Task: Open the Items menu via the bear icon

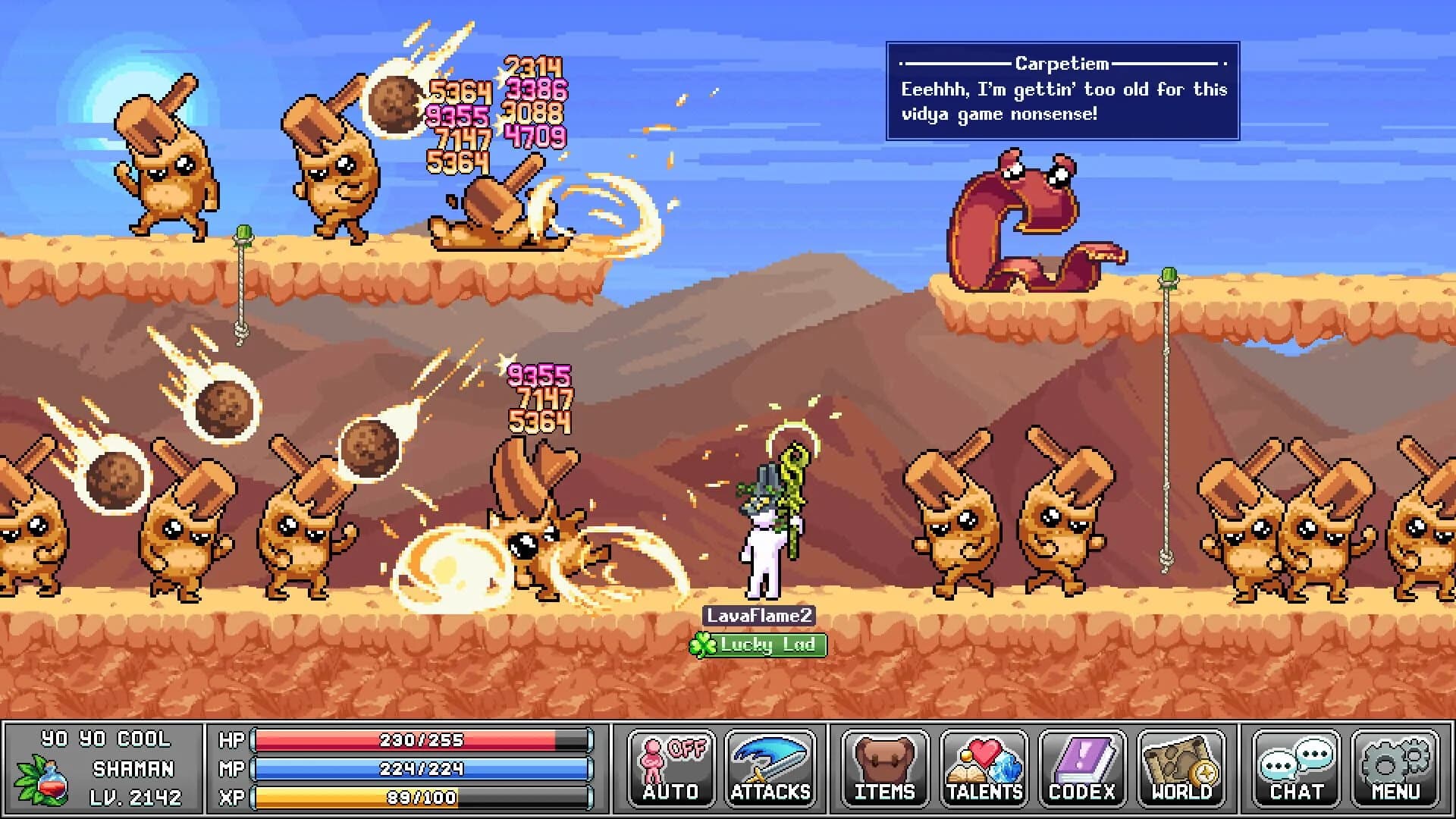Action: [884, 758]
